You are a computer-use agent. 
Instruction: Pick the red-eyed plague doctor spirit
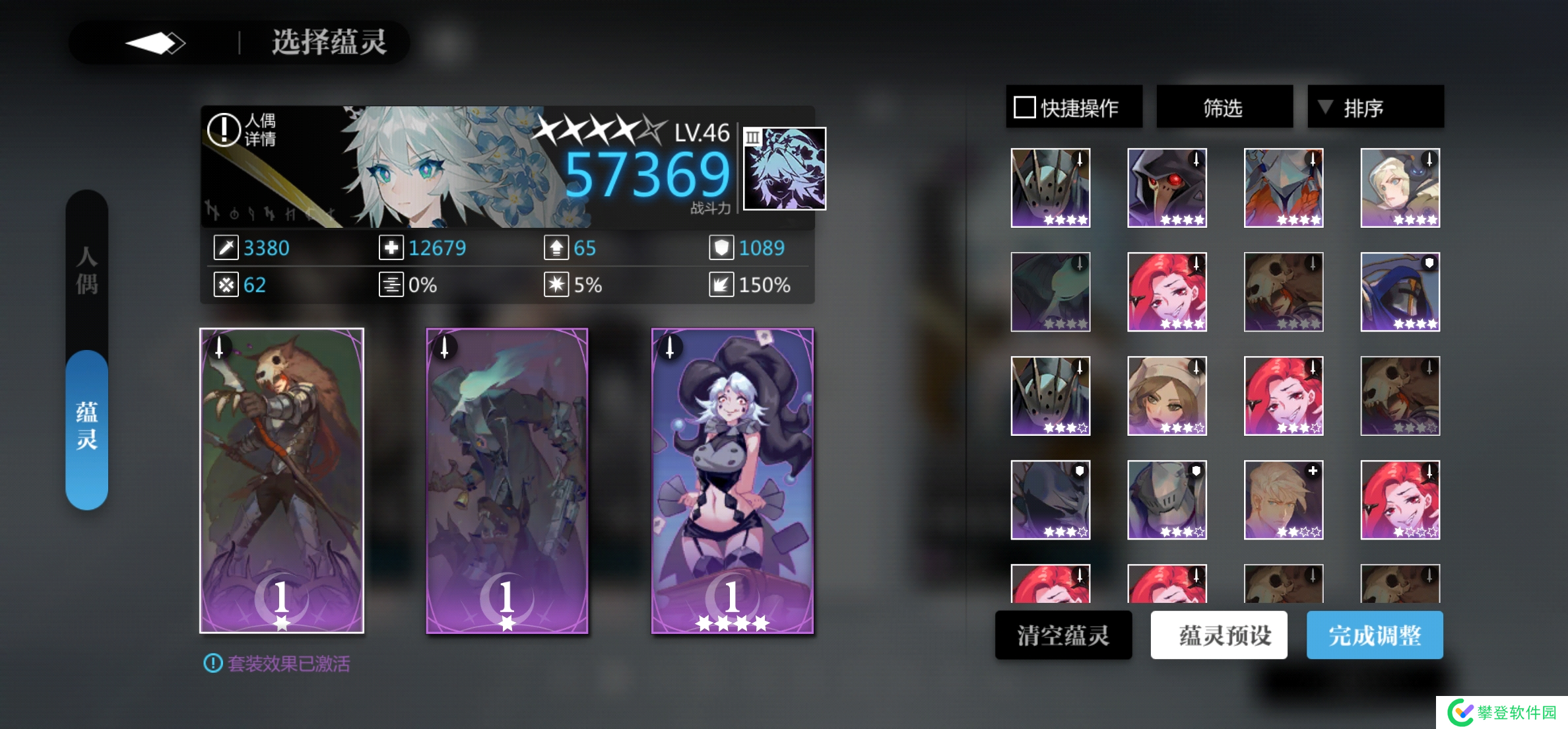[x=1167, y=188]
